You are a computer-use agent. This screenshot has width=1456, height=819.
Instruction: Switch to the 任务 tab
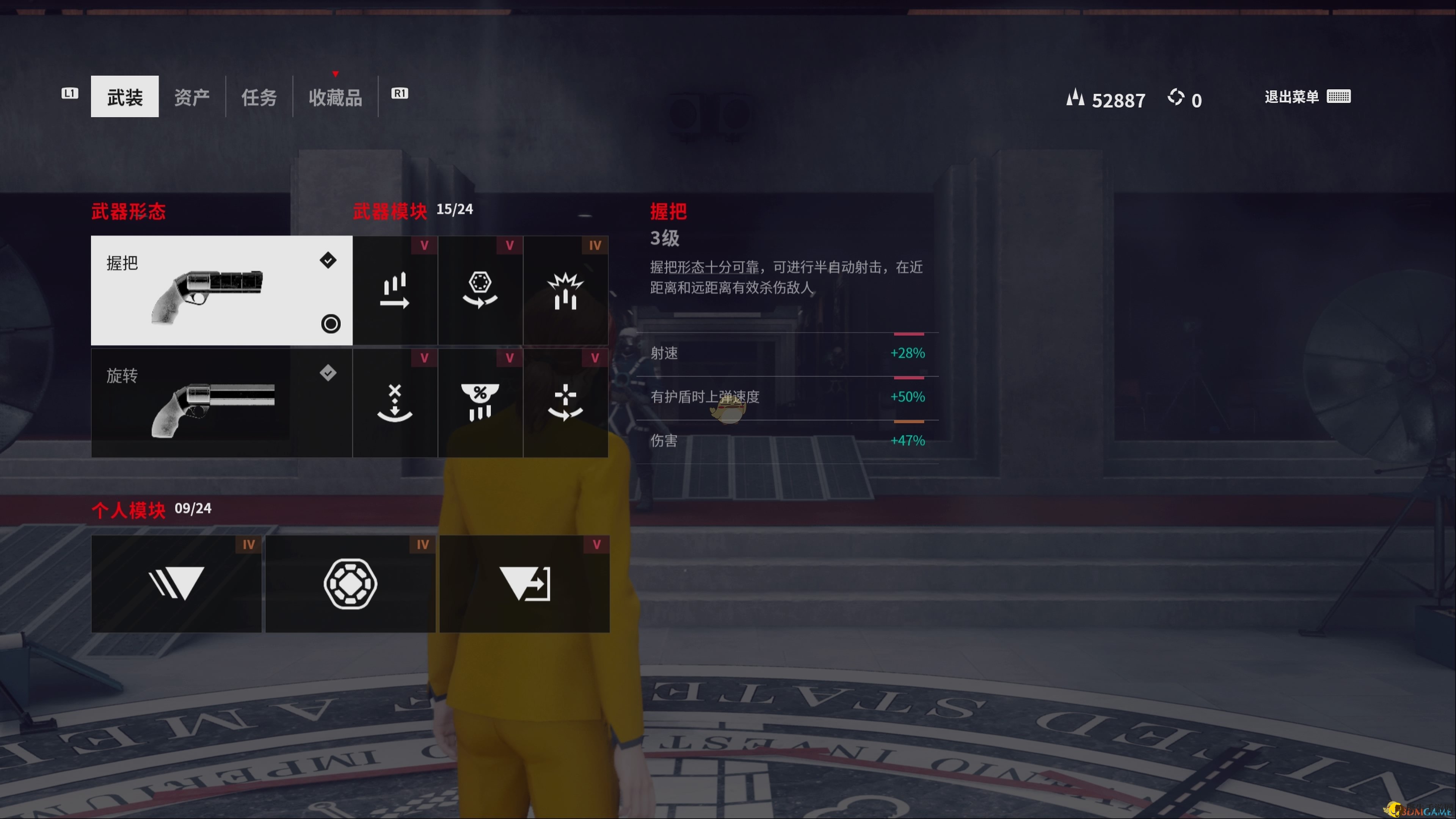[x=258, y=96]
